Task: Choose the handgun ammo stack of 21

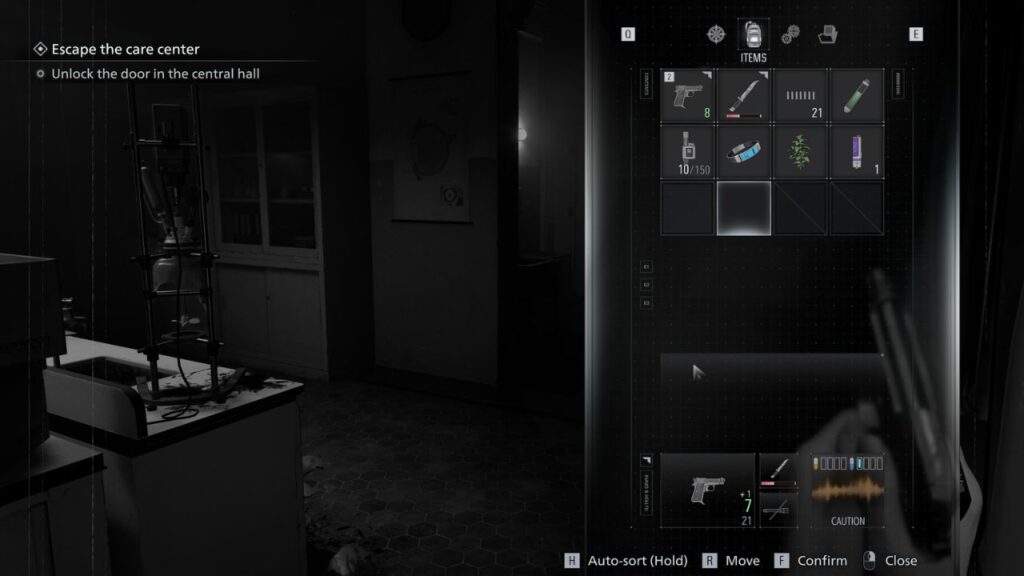Action: tap(800, 96)
